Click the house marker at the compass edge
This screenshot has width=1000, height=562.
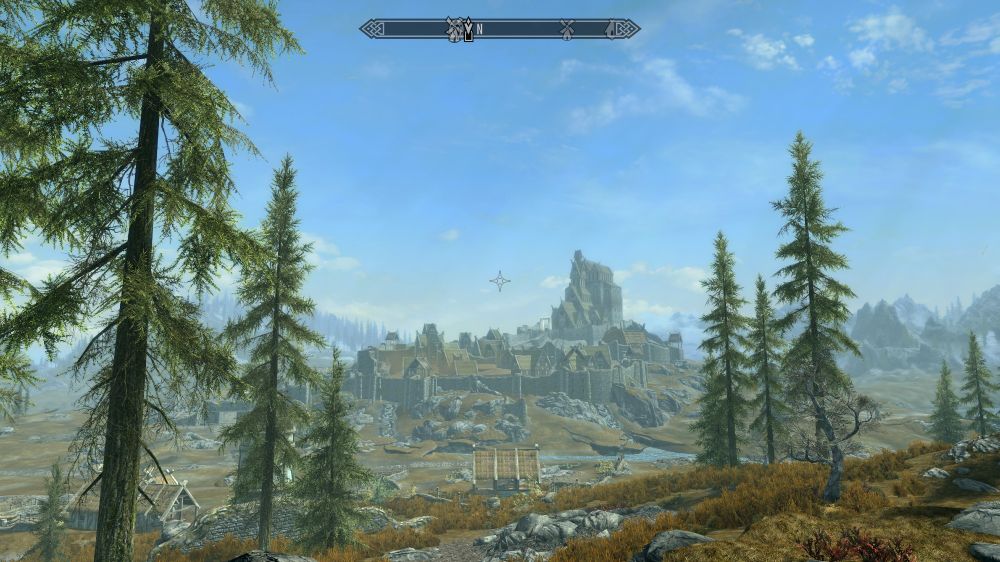613,29
